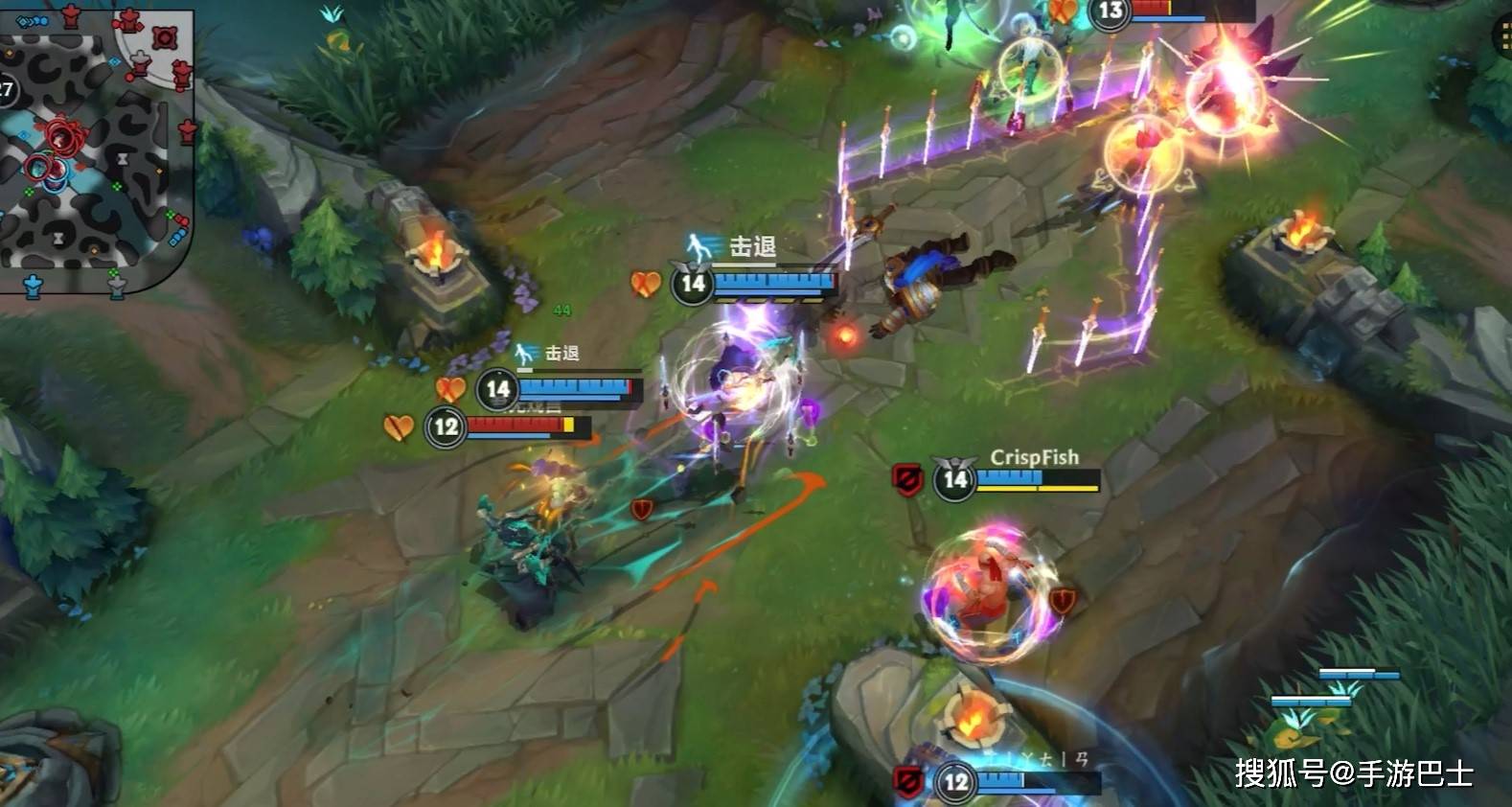The image size is (1512, 807).
Task: Click the red enemy health bar at level 12
Action: 515,426
